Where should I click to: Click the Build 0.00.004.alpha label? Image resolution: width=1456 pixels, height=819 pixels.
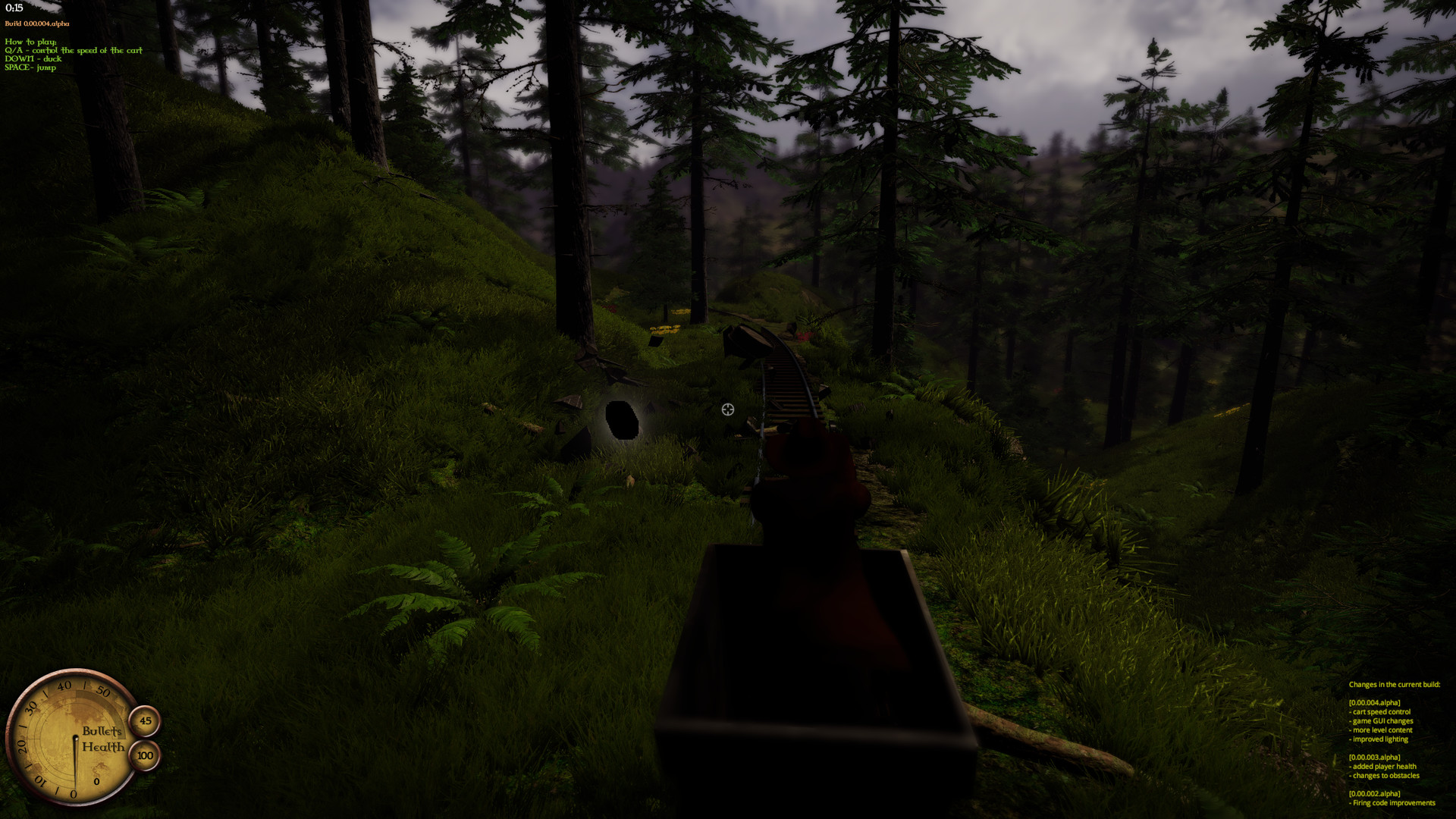click(x=36, y=24)
